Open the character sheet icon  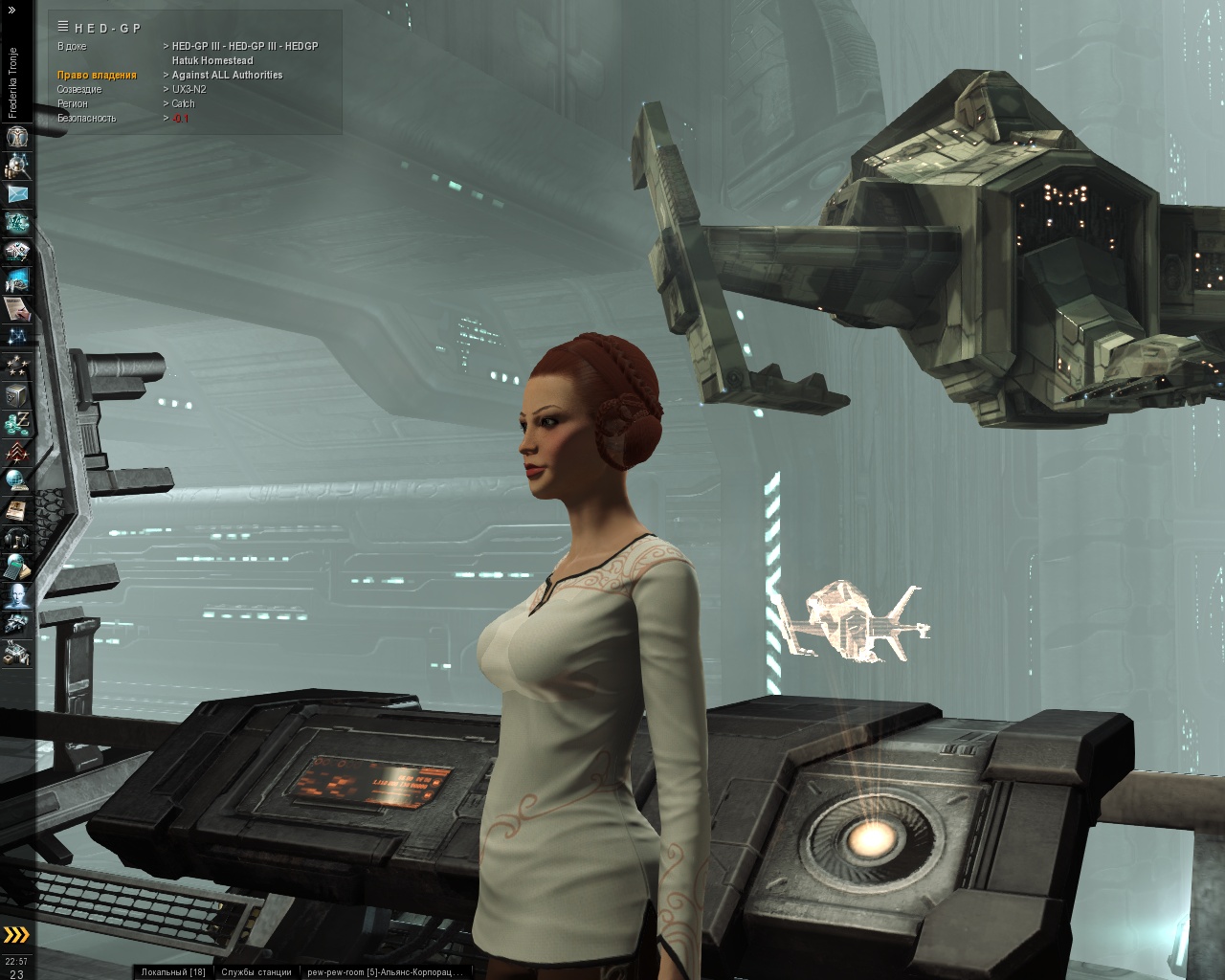pos(16,137)
